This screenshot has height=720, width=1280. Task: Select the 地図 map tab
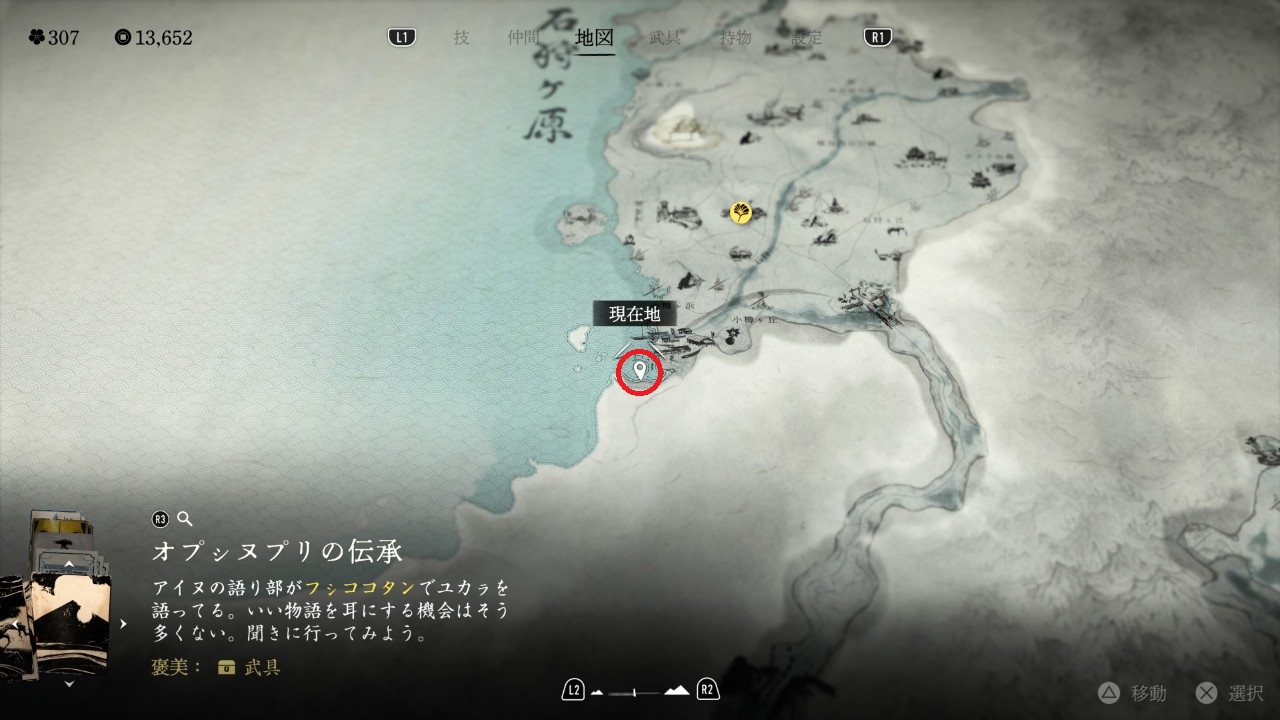pyautogui.click(x=595, y=38)
